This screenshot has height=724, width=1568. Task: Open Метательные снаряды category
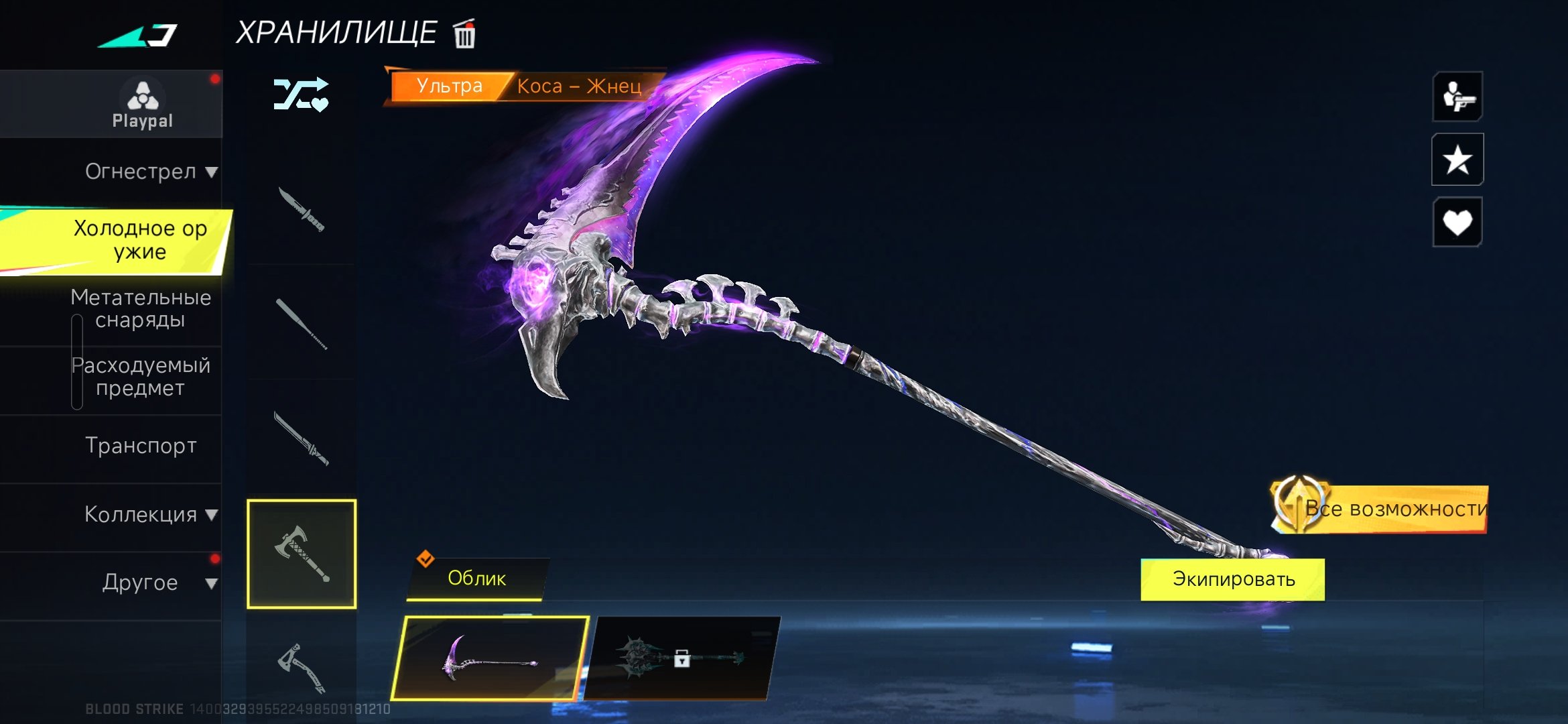tap(141, 308)
